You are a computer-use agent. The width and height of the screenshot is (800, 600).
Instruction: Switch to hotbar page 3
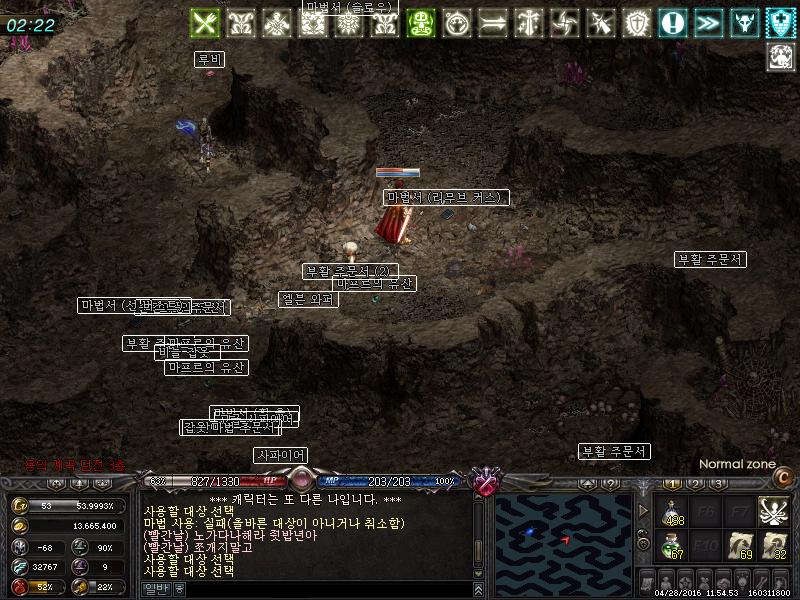[x=719, y=484]
